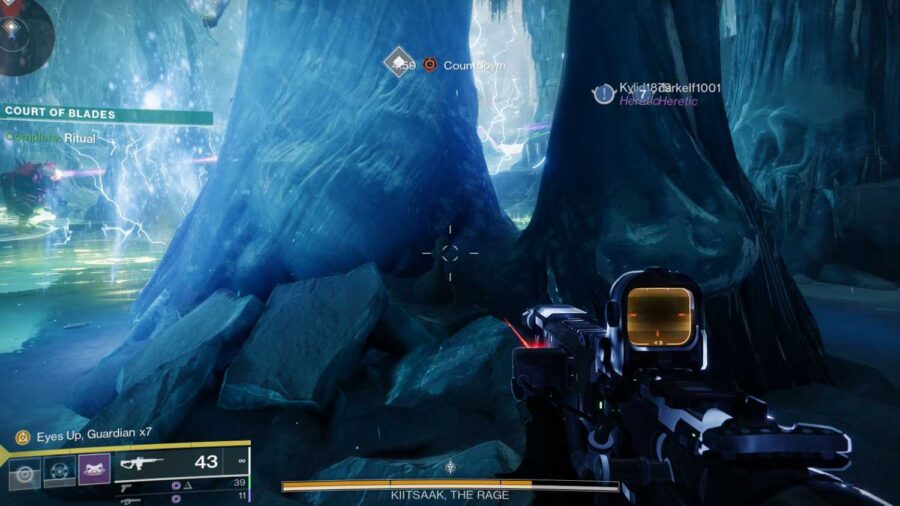This screenshot has height=506, width=900.
Task: Click the grenade ability icon
Action: coord(25,471)
